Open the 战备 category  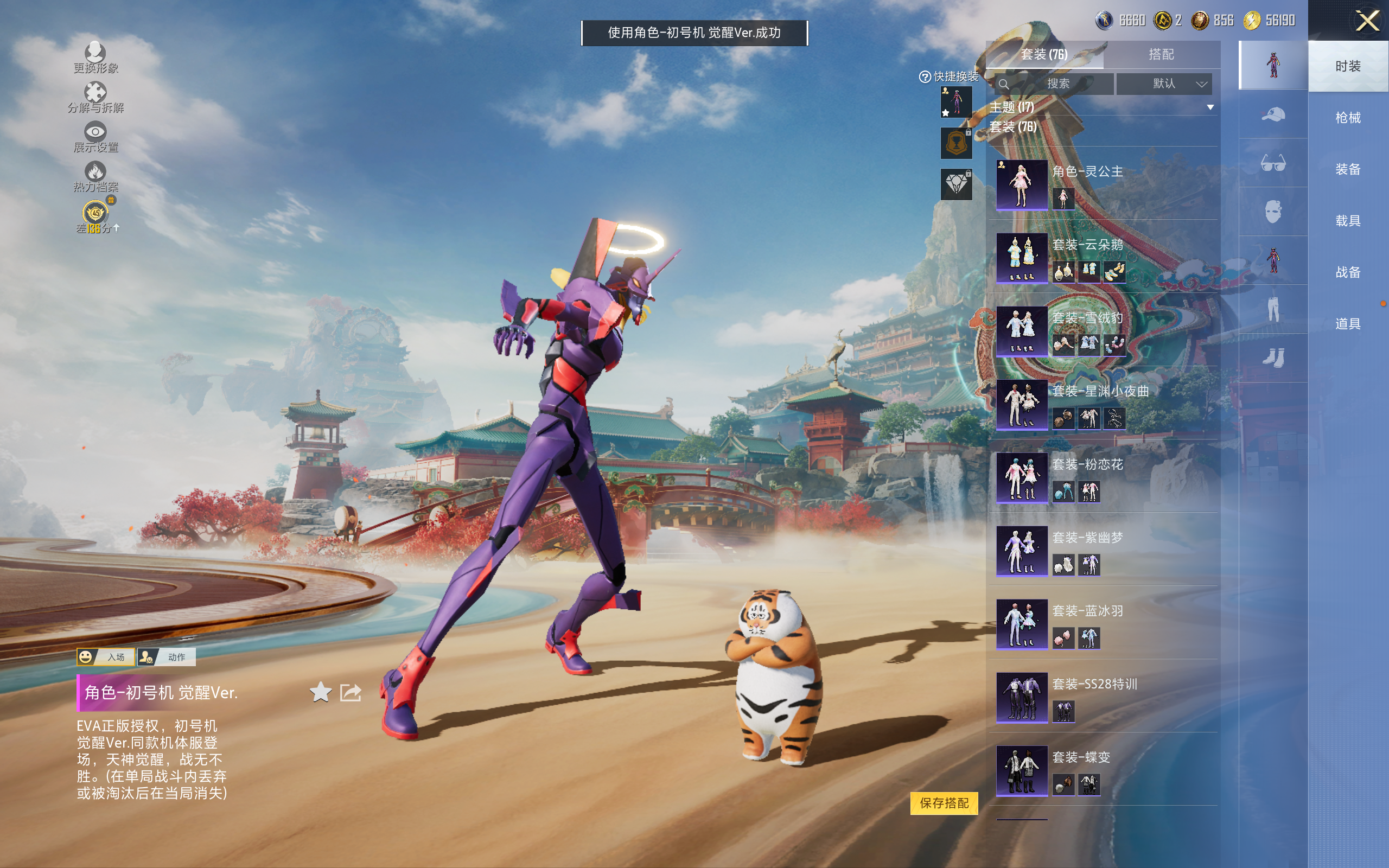coord(1348,272)
